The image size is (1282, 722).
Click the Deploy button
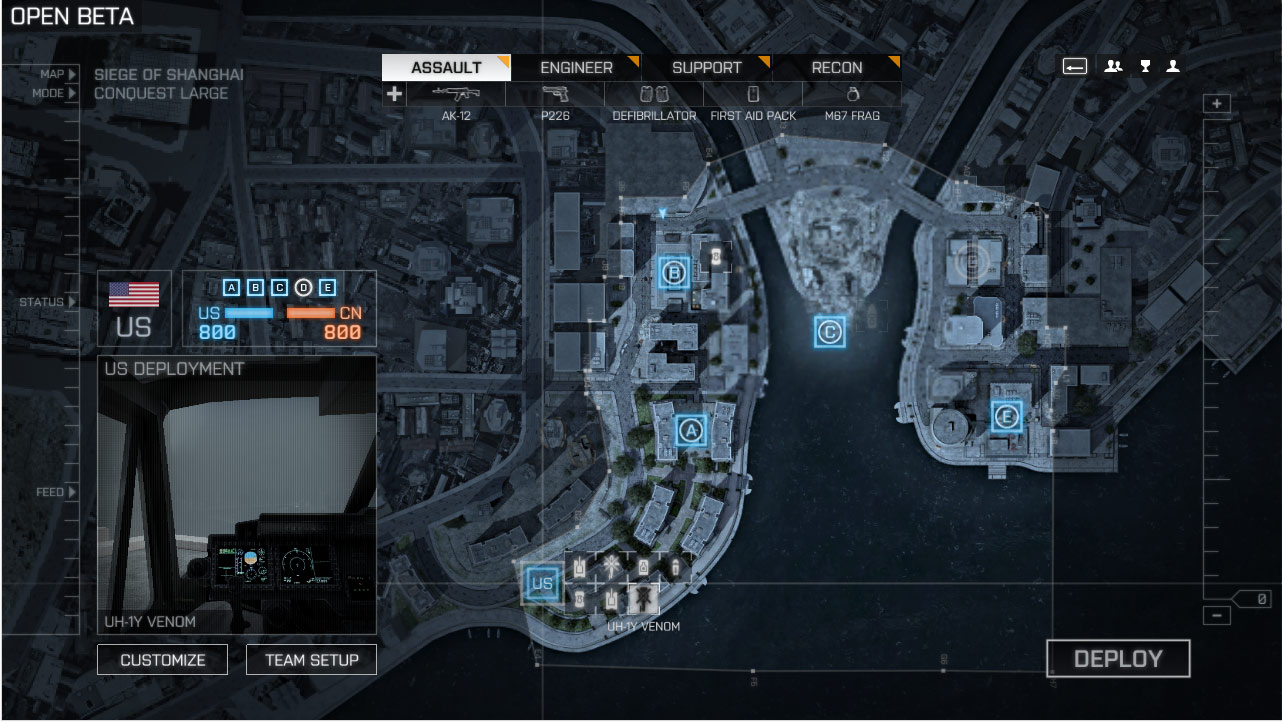(1118, 659)
